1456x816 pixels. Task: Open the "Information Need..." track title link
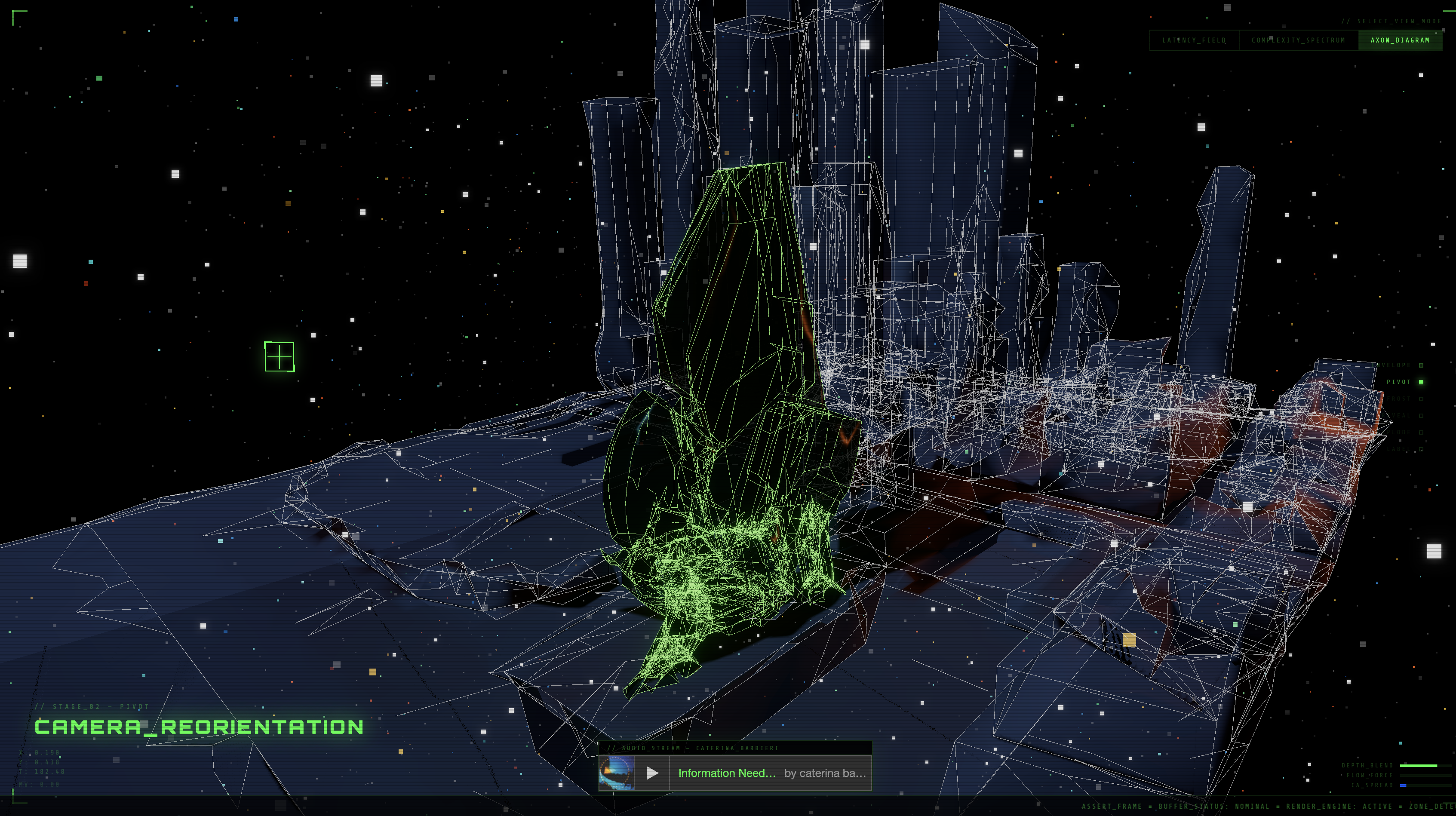[727, 773]
